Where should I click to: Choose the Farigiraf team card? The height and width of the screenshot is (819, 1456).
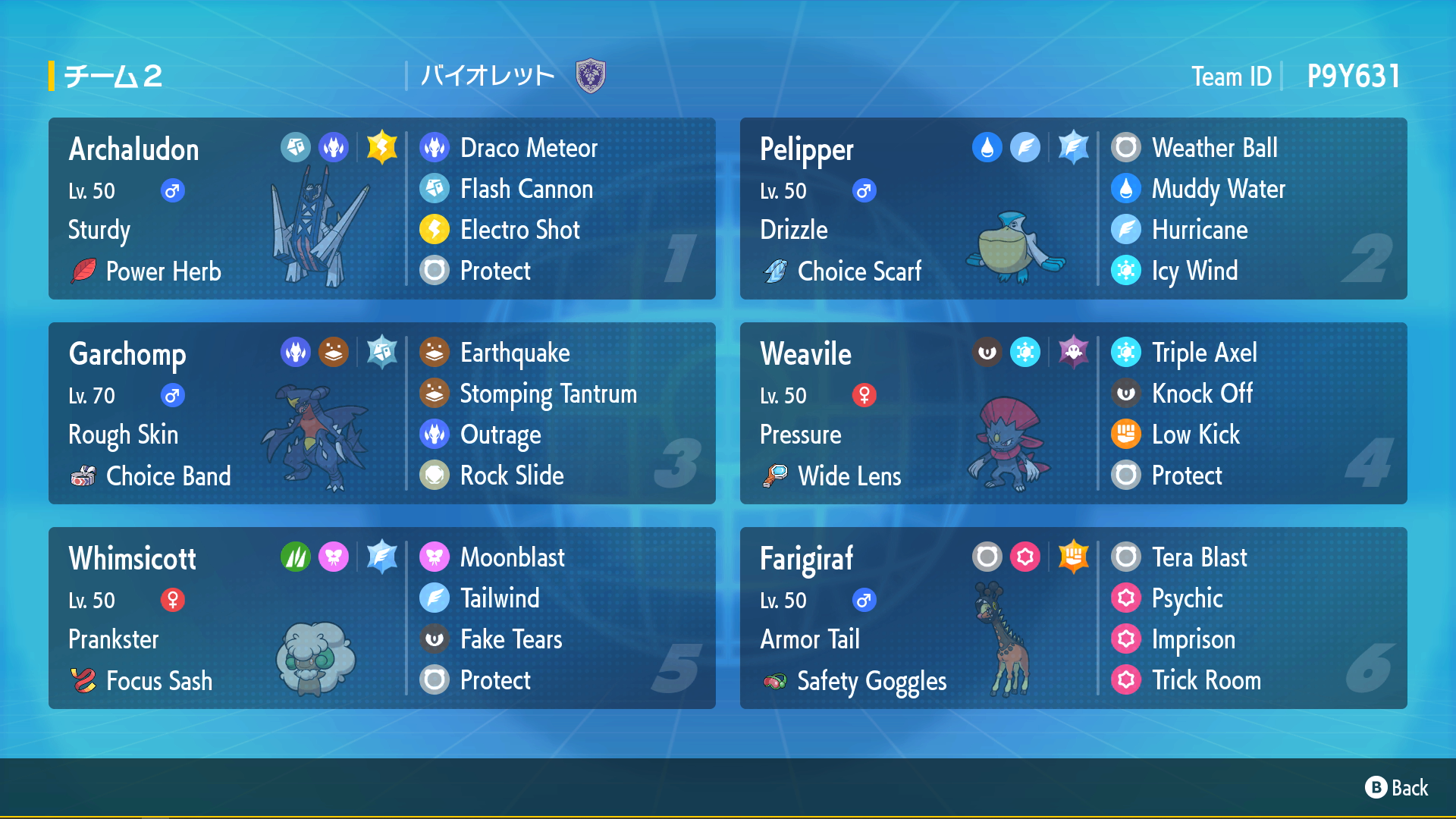click(1073, 618)
